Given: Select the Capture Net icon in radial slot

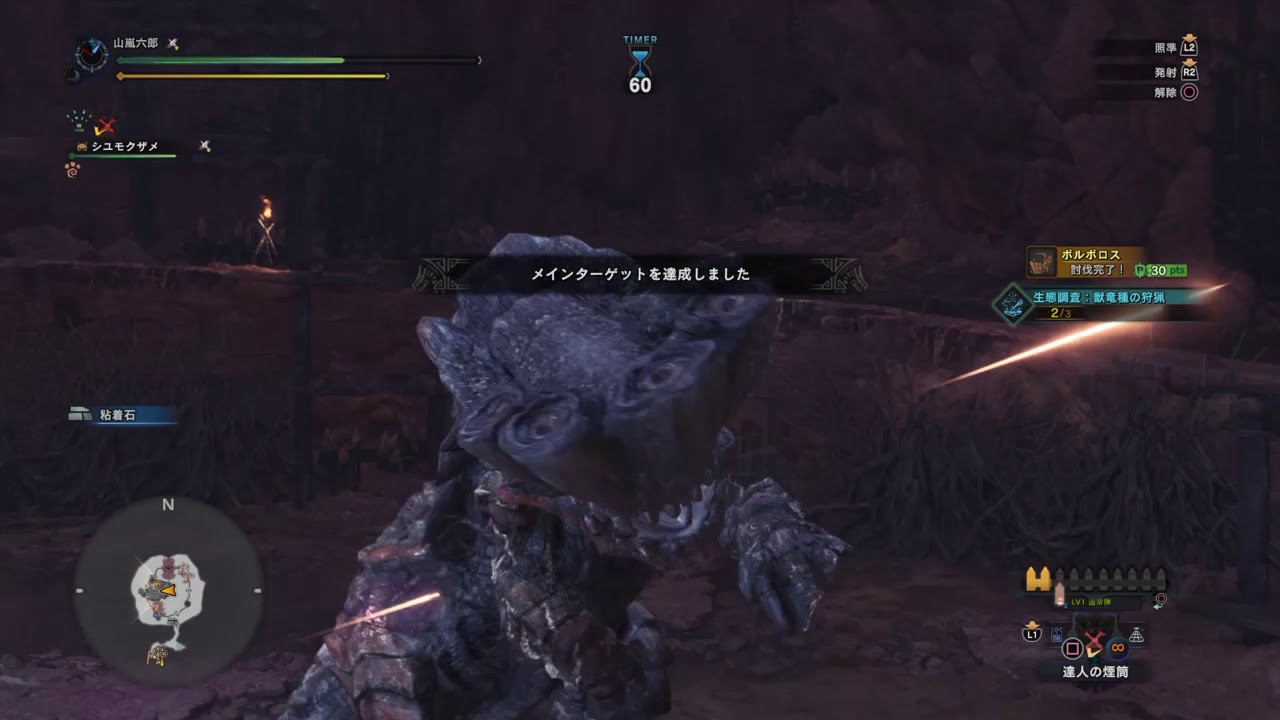Looking at the screenshot, I should [x=1136, y=634].
